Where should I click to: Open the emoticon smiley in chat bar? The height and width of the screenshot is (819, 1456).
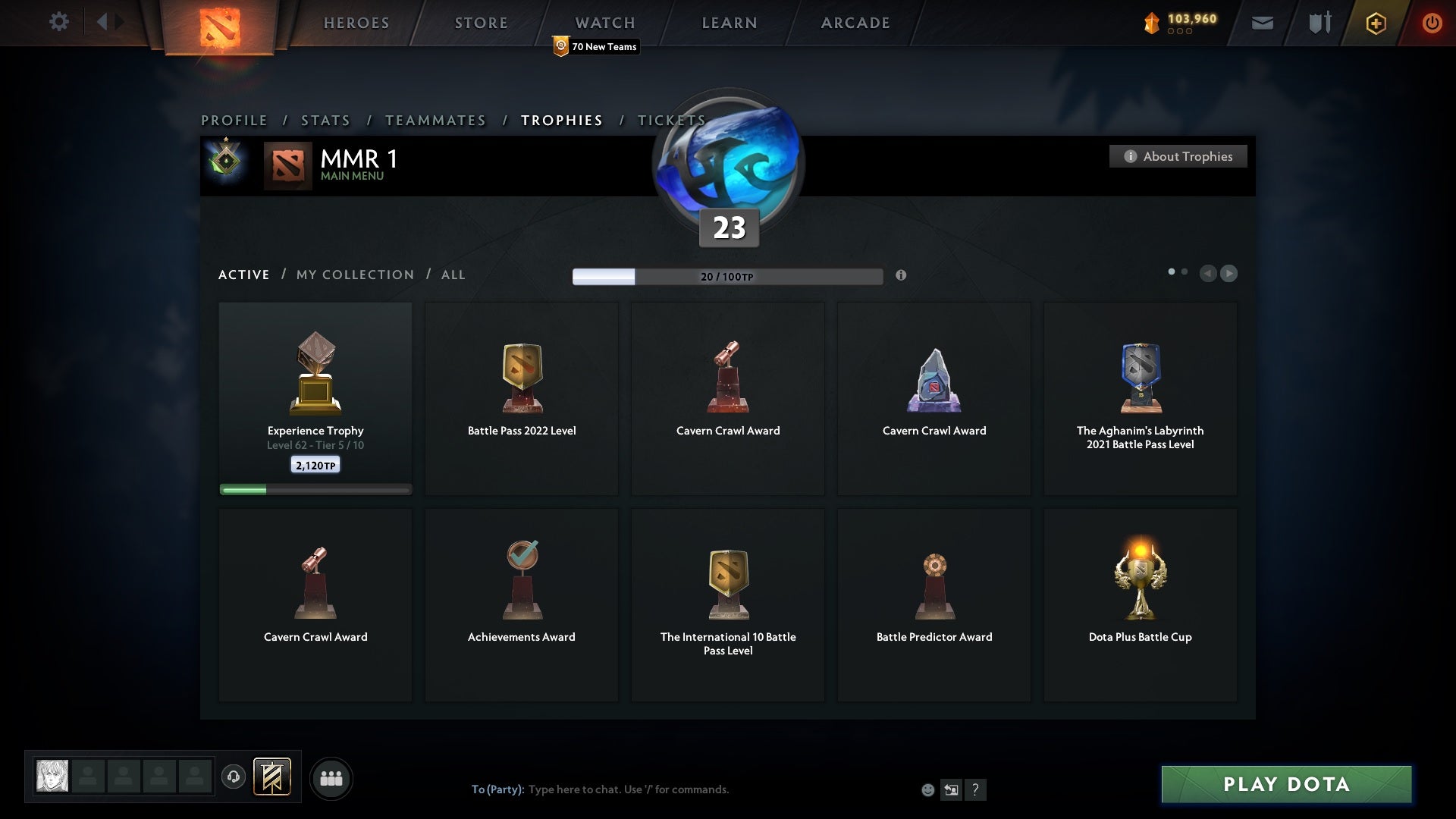[x=929, y=789]
